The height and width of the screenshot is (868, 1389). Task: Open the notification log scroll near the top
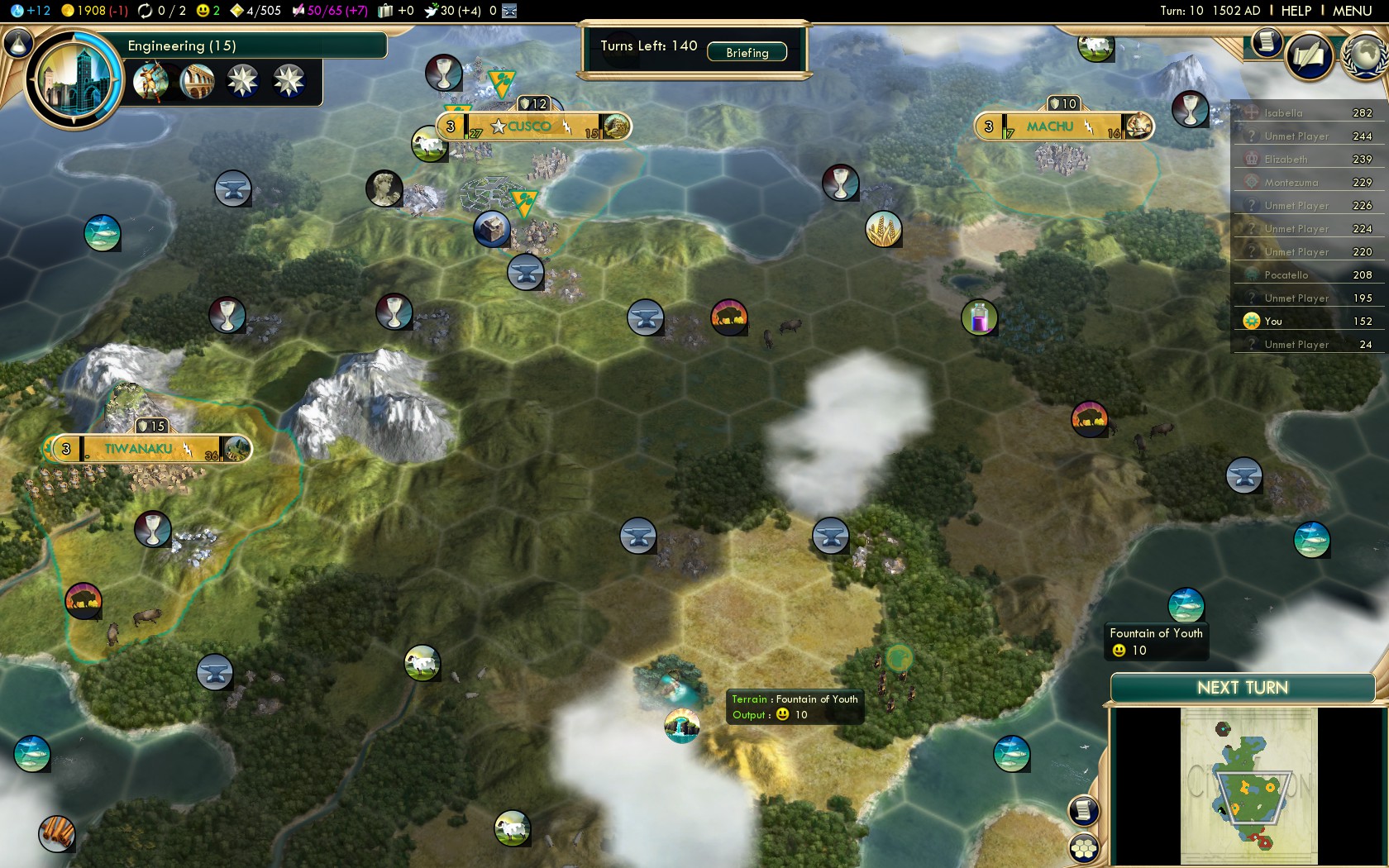pyautogui.click(x=1266, y=41)
